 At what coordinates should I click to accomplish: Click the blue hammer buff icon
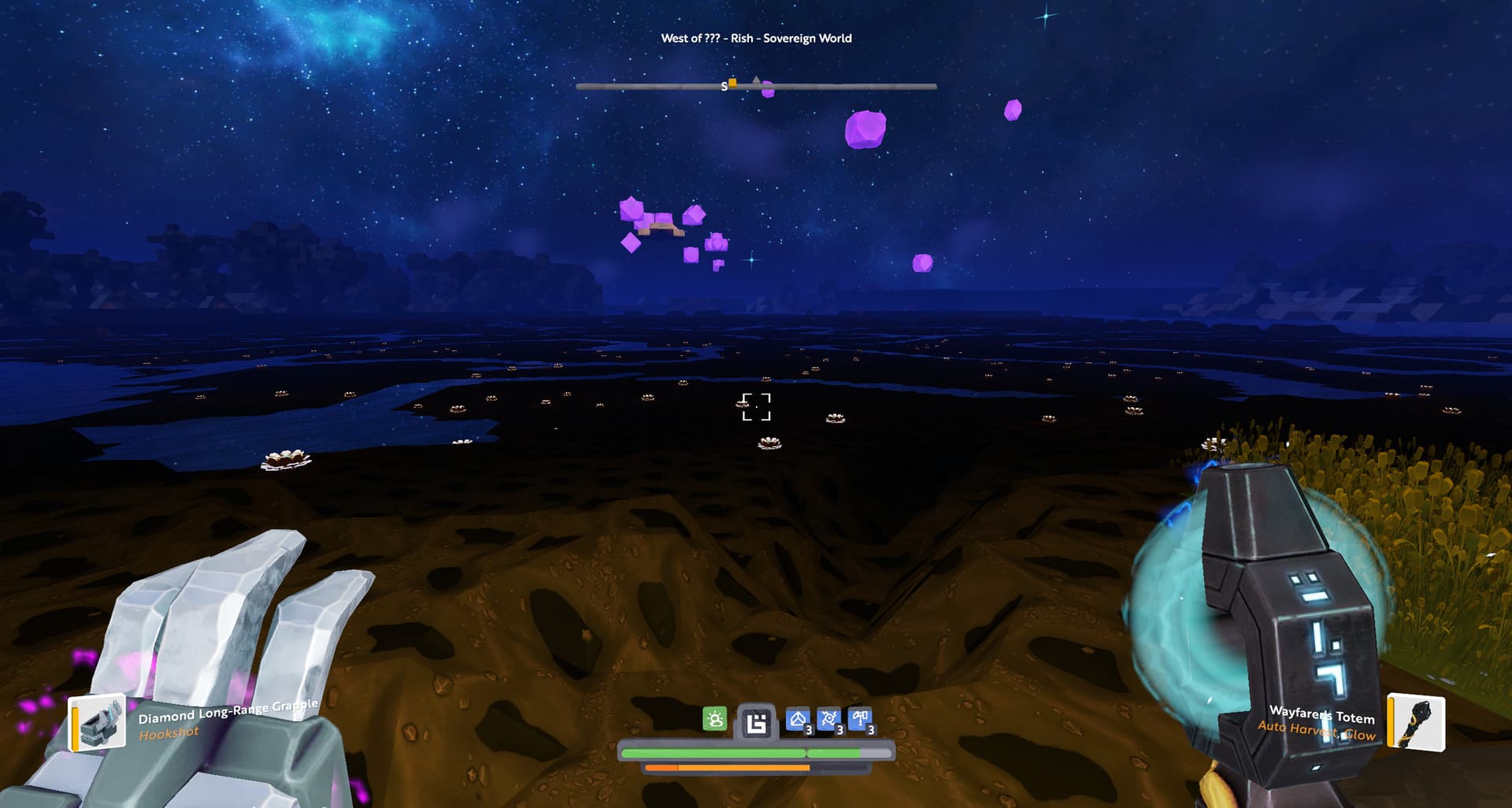(860, 719)
